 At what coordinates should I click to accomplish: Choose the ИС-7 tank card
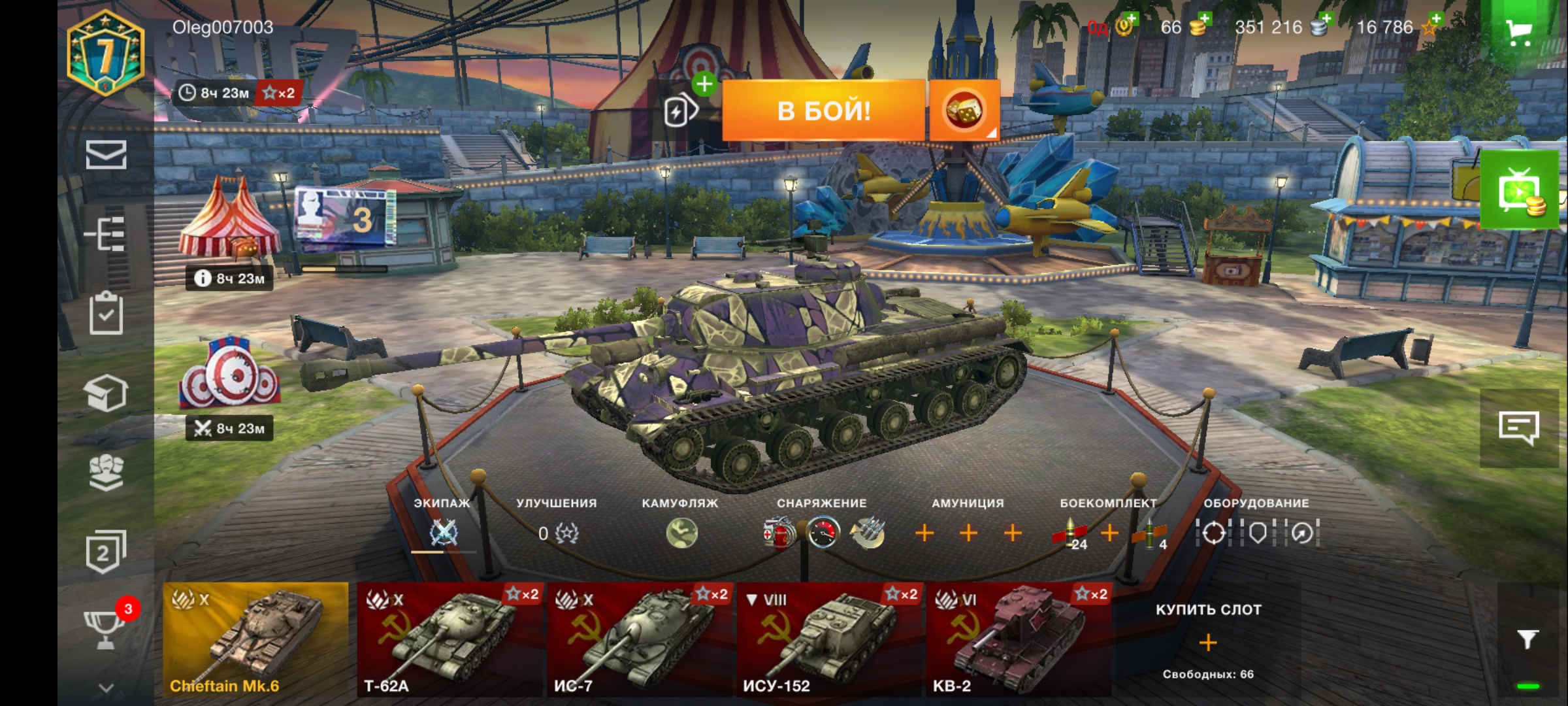[640, 639]
